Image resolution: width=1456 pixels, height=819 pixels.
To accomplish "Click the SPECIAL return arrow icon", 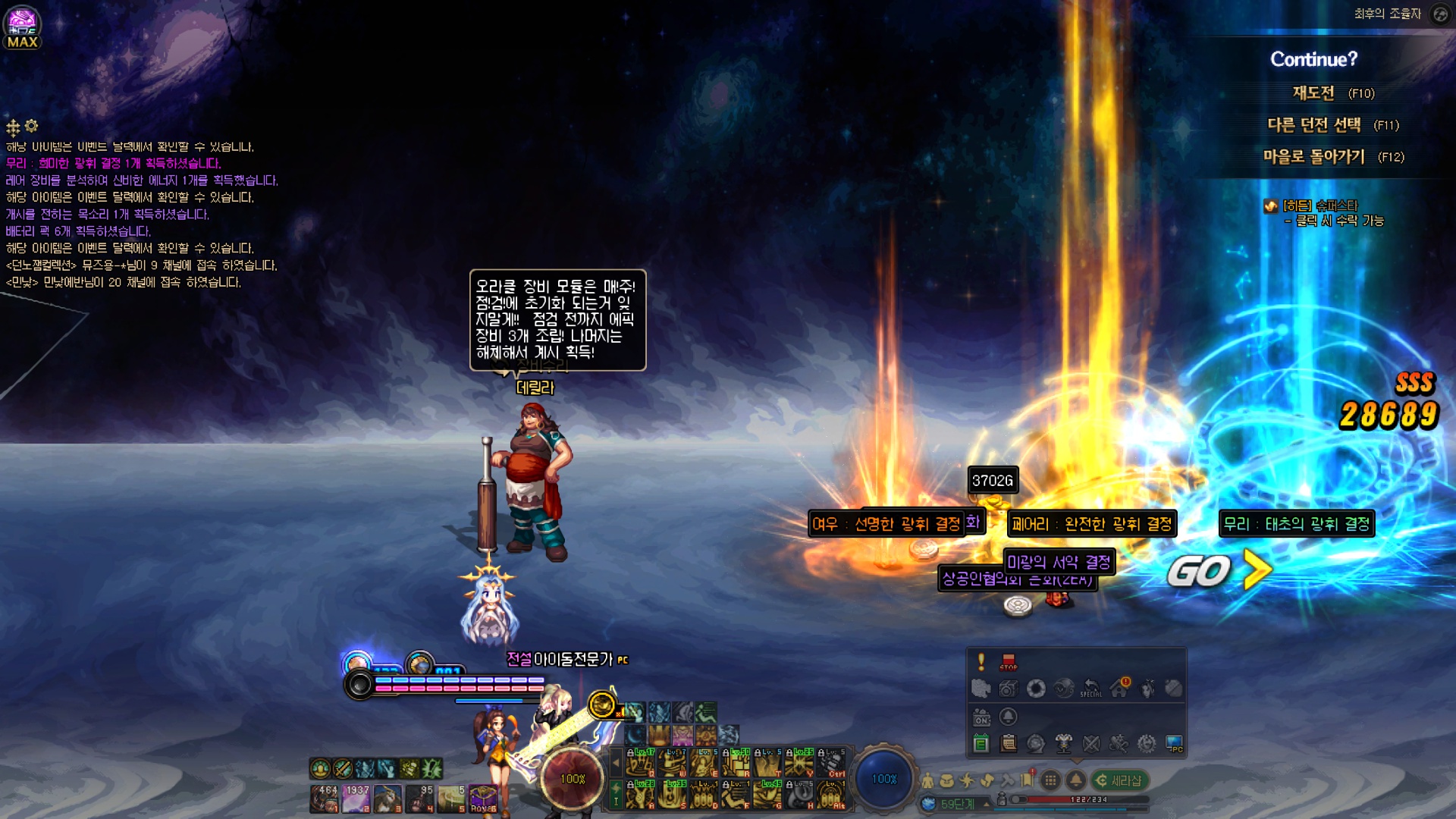I will pos(1091,688).
